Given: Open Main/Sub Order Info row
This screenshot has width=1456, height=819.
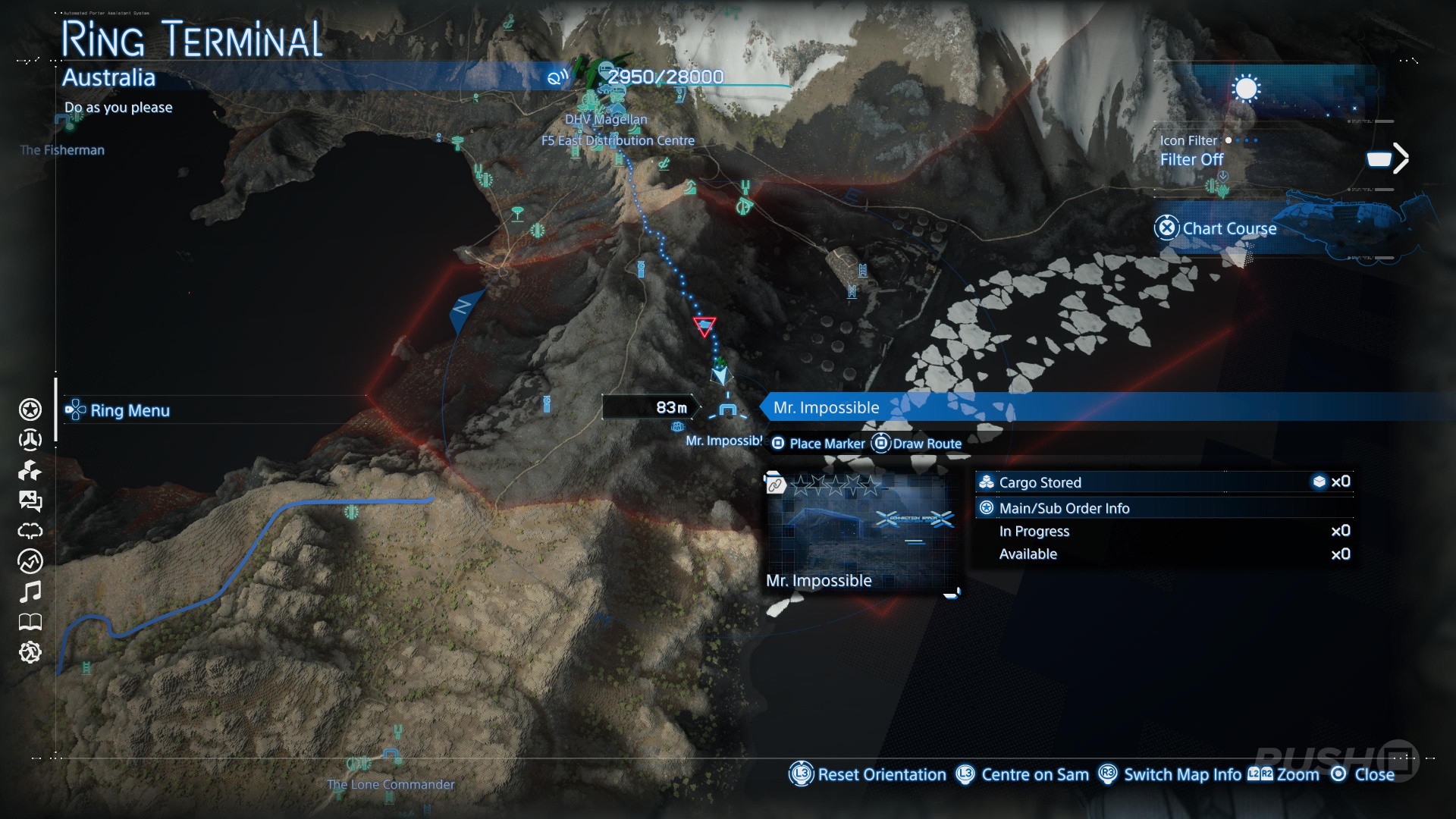Looking at the screenshot, I should pyautogui.click(x=1063, y=508).
